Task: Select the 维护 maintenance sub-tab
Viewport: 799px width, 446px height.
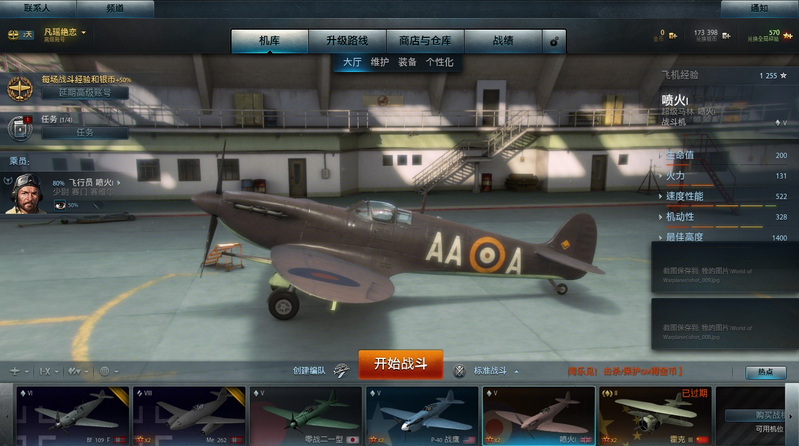Action: (380, 62)
